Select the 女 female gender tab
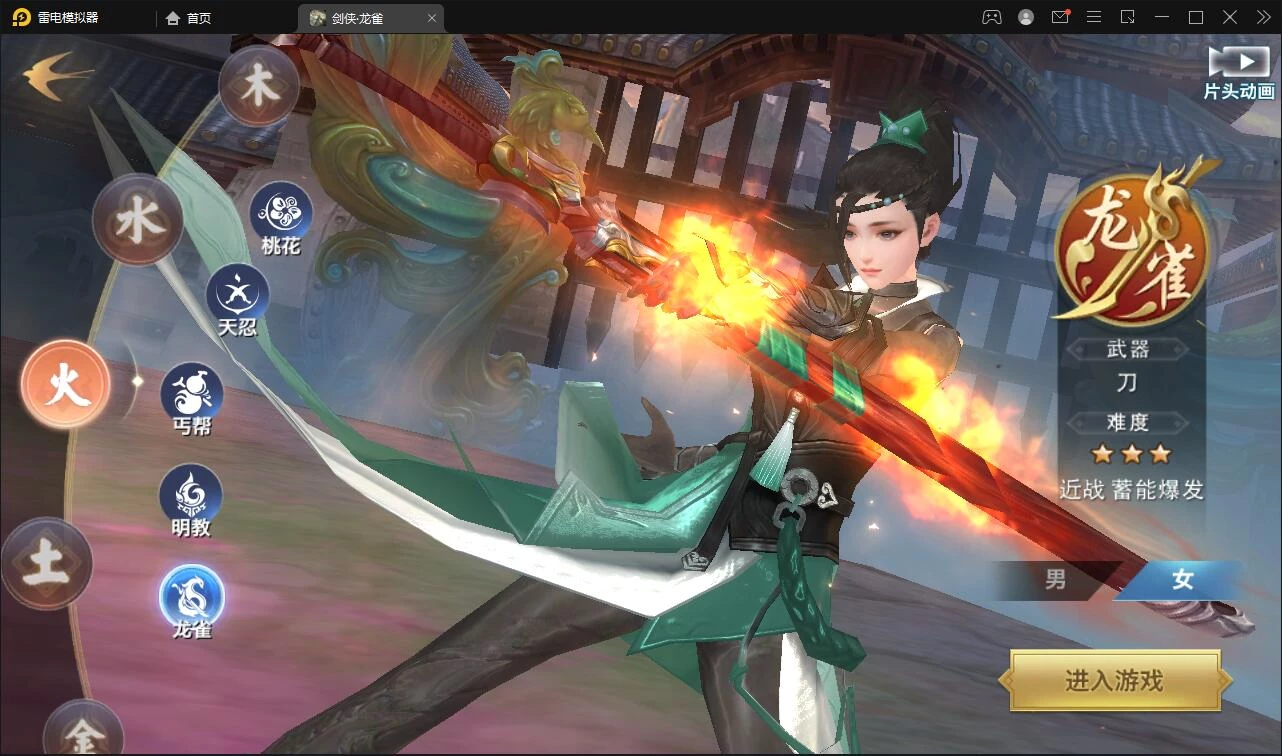The image size is (1282, 756). coord(1183,580)
